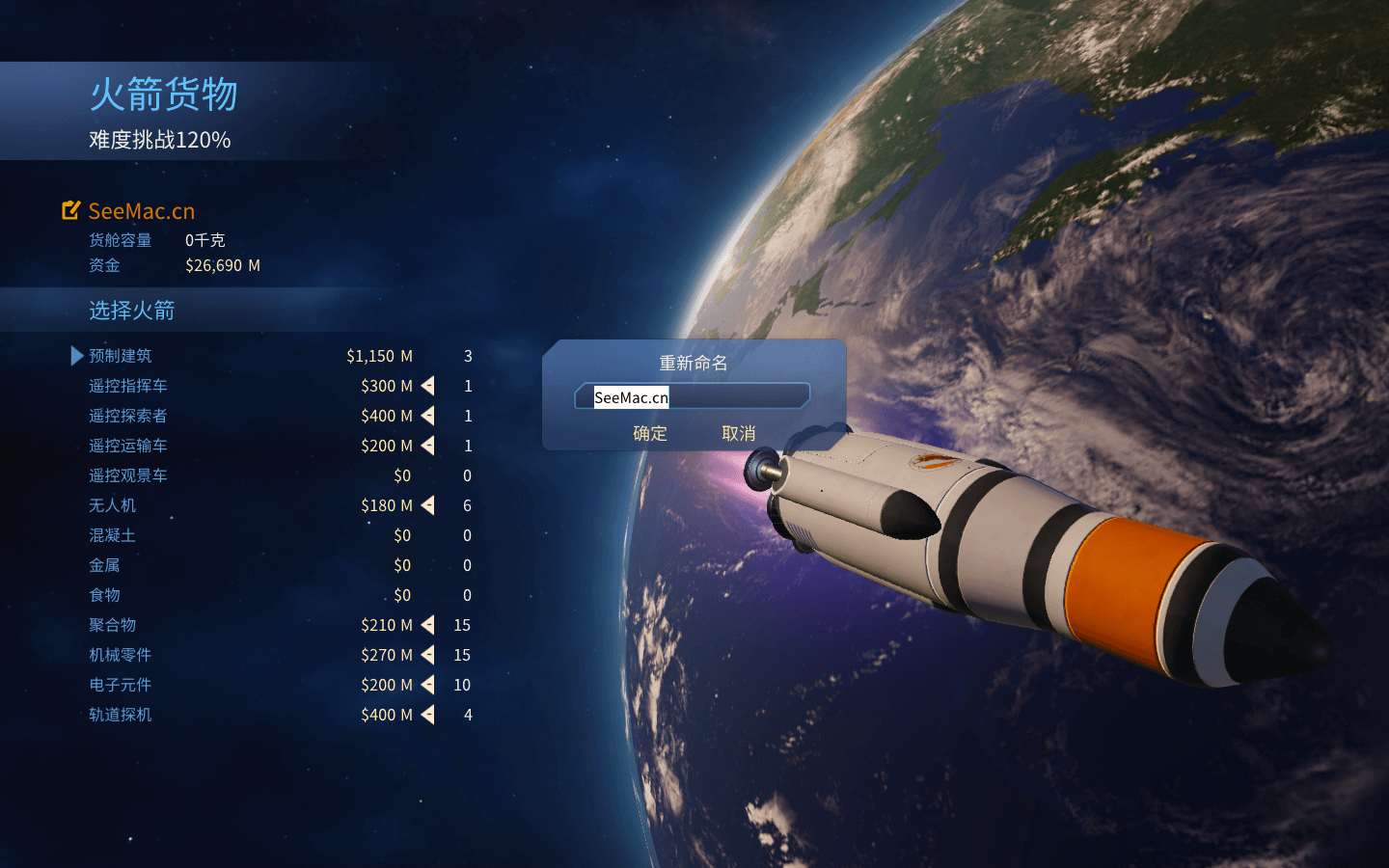Select the 混凝土 cargo row
Screen dimensions: 1389x868
click(113, 535)
